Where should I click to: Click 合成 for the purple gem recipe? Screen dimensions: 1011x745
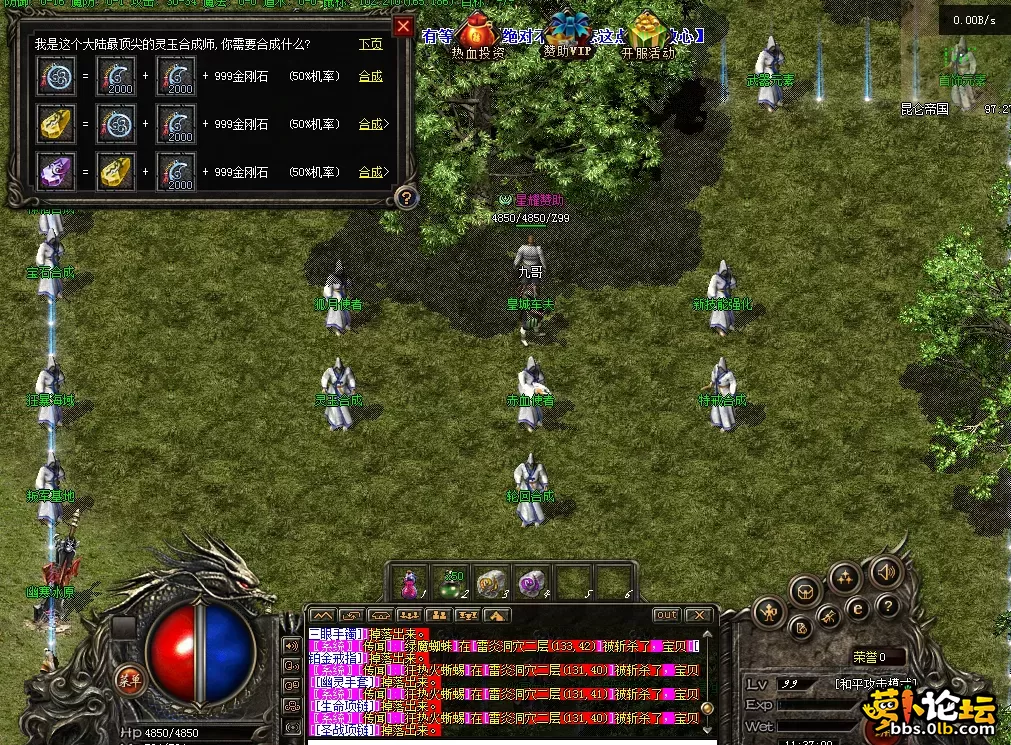click(x=370, y=172)
